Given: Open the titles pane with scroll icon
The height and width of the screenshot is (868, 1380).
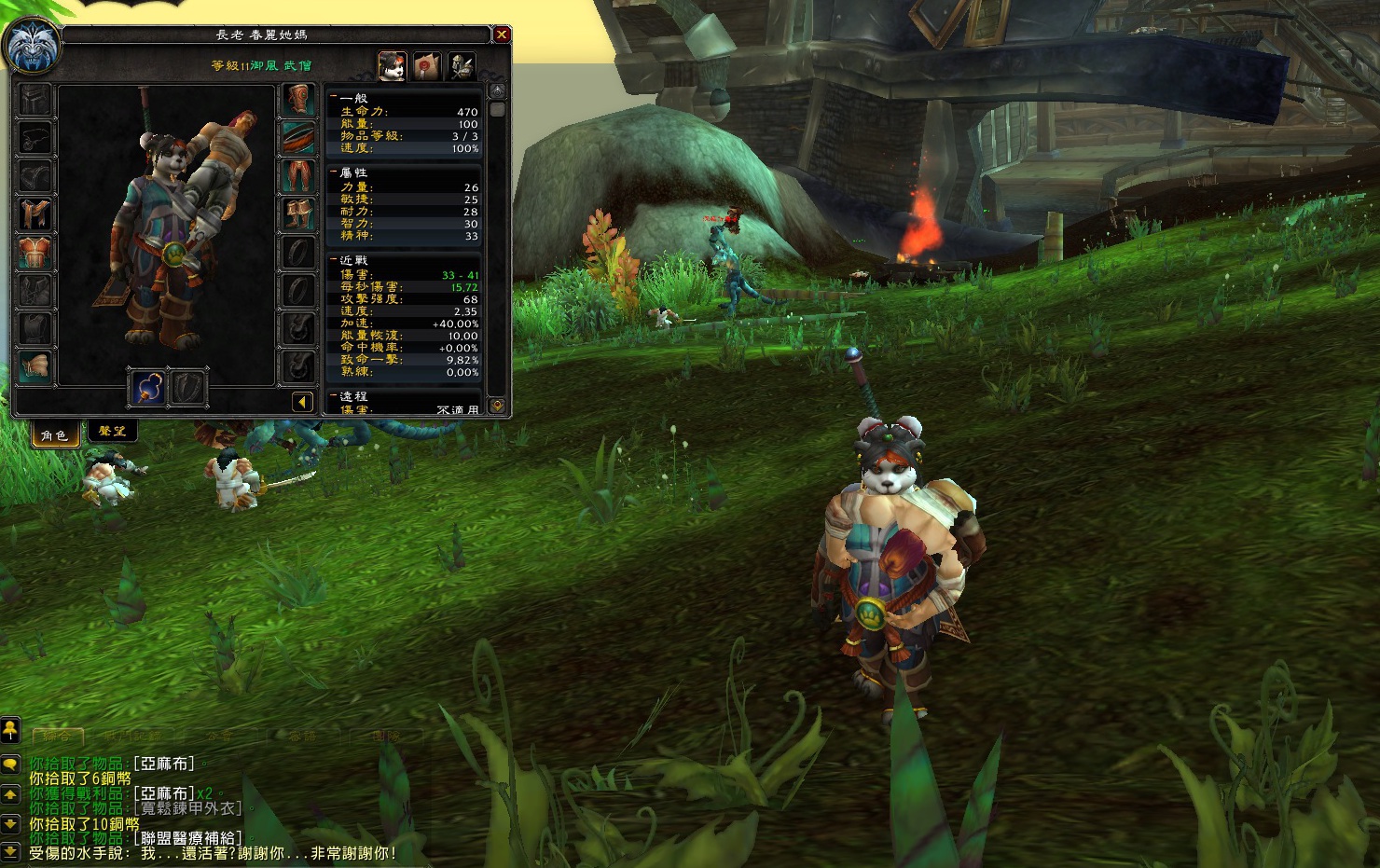Looking at the screenshot, I should tap(427, 65).
